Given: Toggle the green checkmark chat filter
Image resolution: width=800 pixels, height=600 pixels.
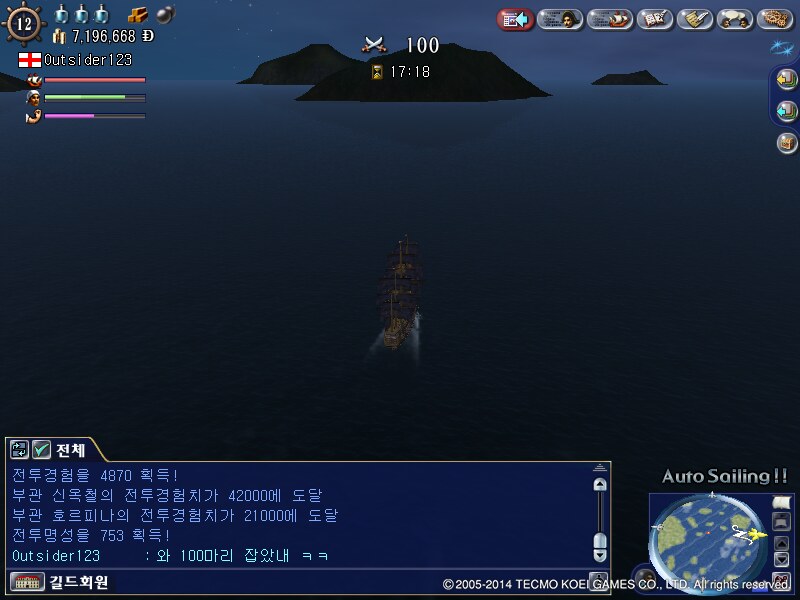Looking at the screenshot, I should tap(41, 450).
